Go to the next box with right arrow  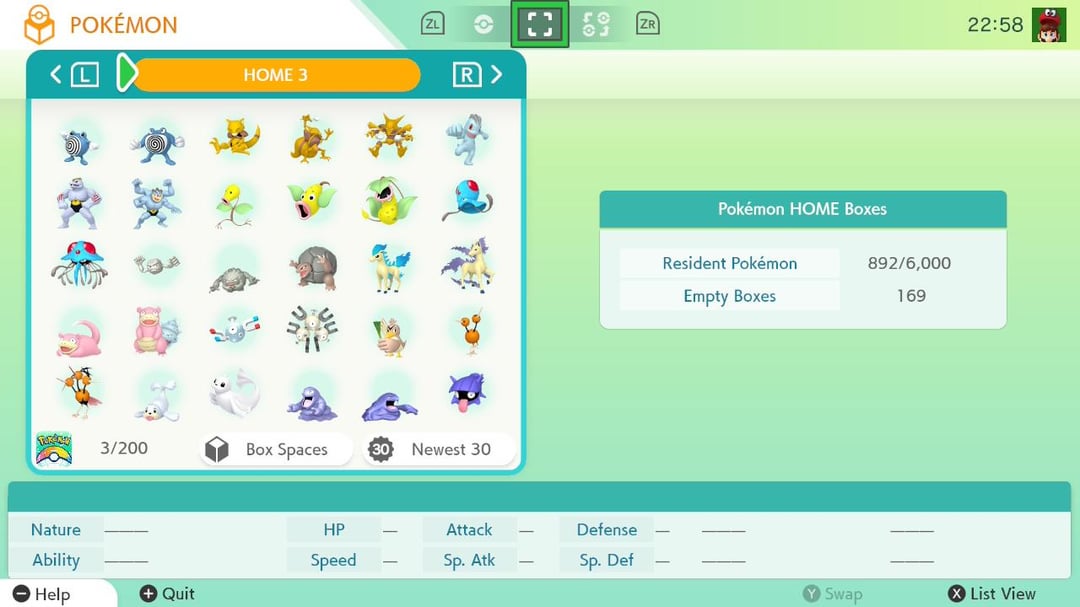click(497, 74)
